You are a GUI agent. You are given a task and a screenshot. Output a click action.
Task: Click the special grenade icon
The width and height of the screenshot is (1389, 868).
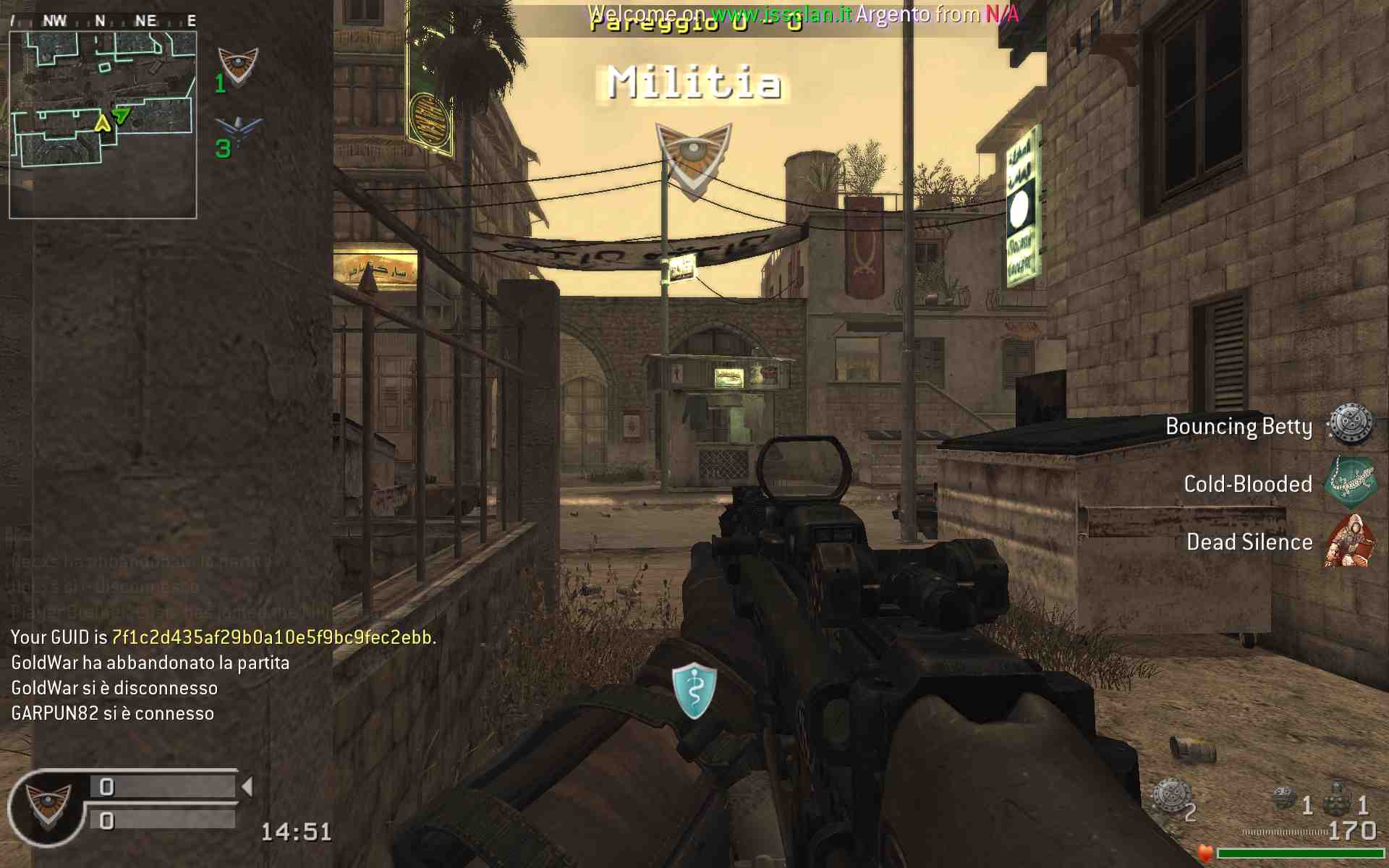tap(1284, 799)
